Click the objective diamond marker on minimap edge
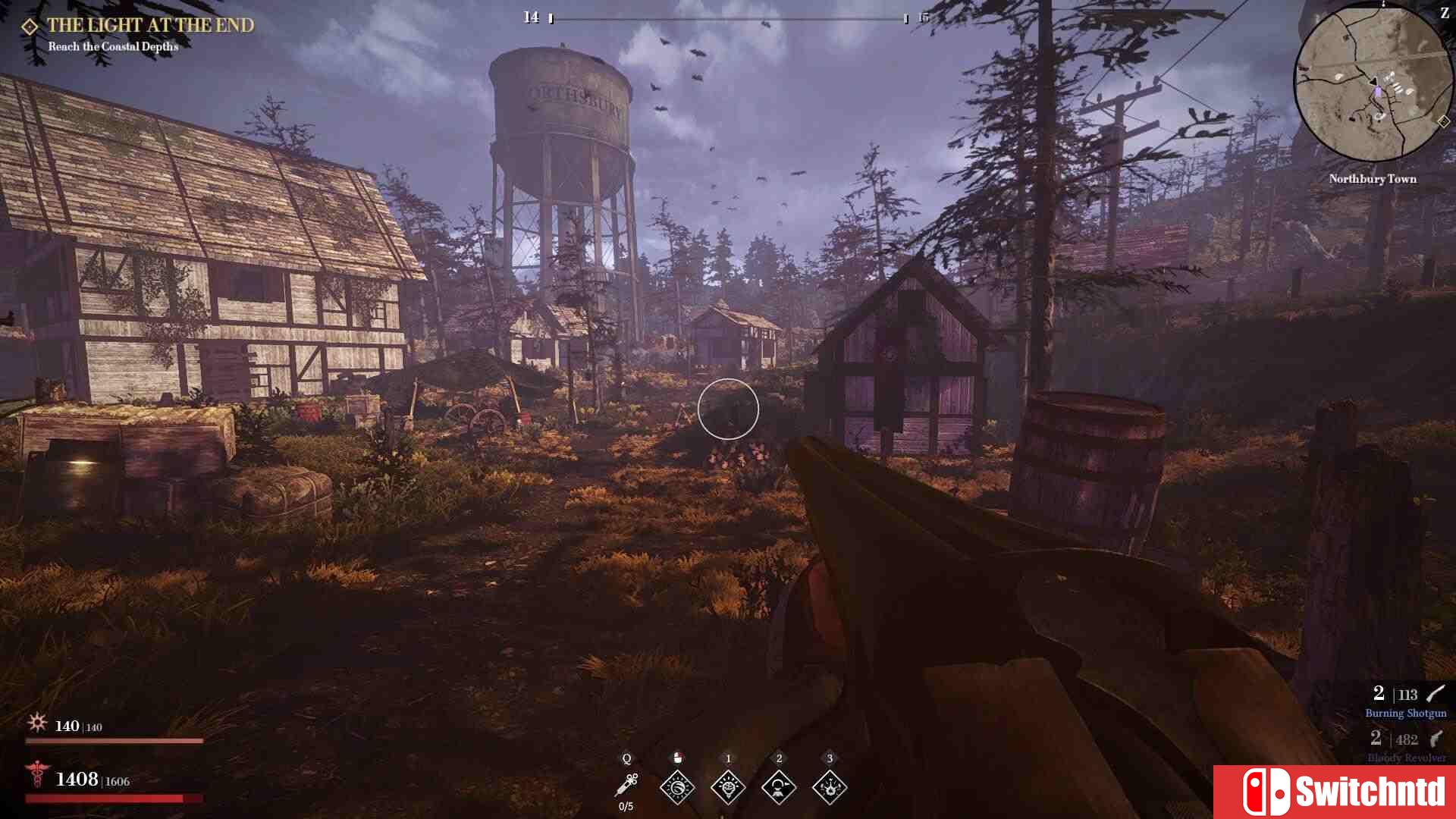The image size is (1456, 819). click(1443, 121)
